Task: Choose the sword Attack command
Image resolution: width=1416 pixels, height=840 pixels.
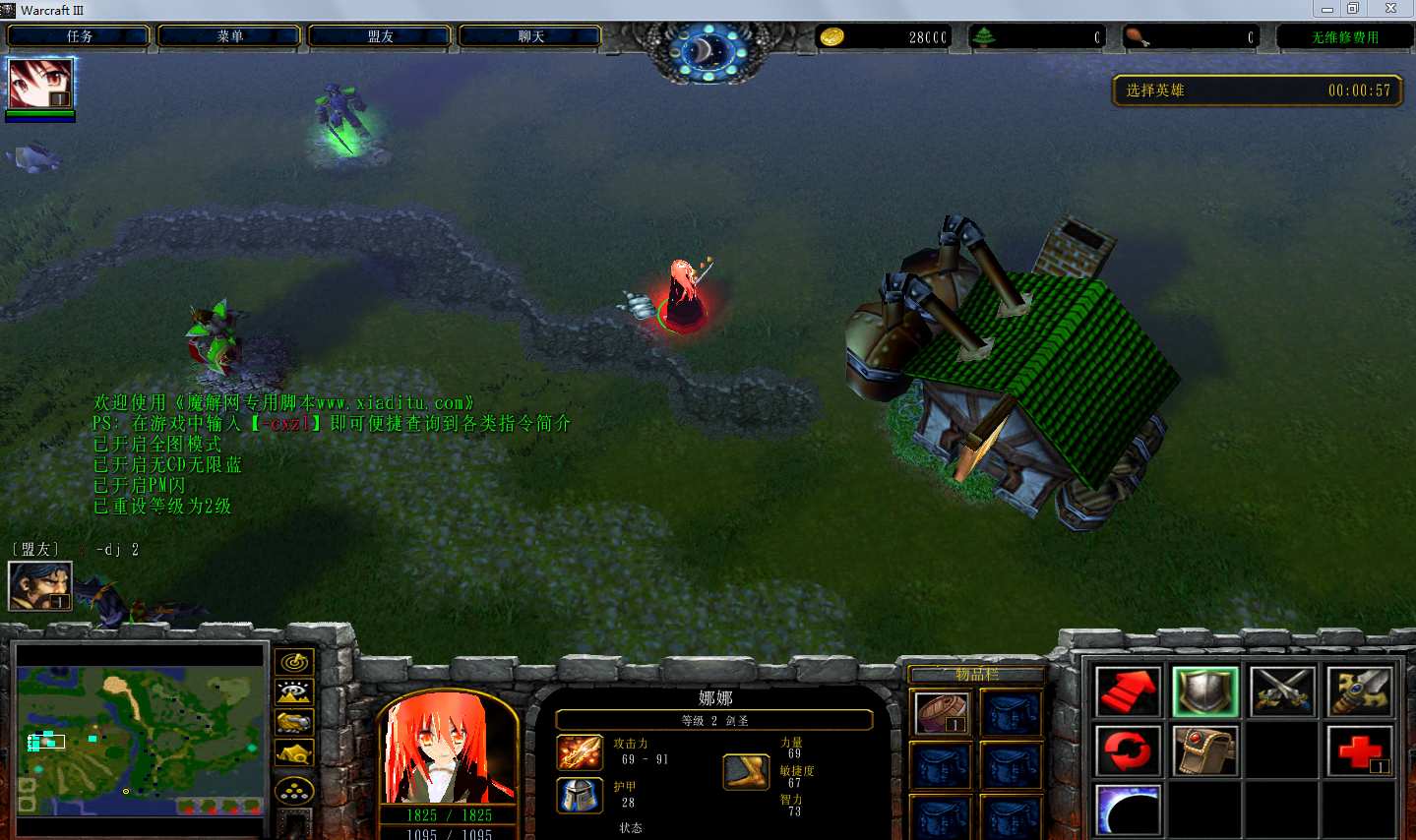Action: pyautogui.click(x=1359, y=691)
